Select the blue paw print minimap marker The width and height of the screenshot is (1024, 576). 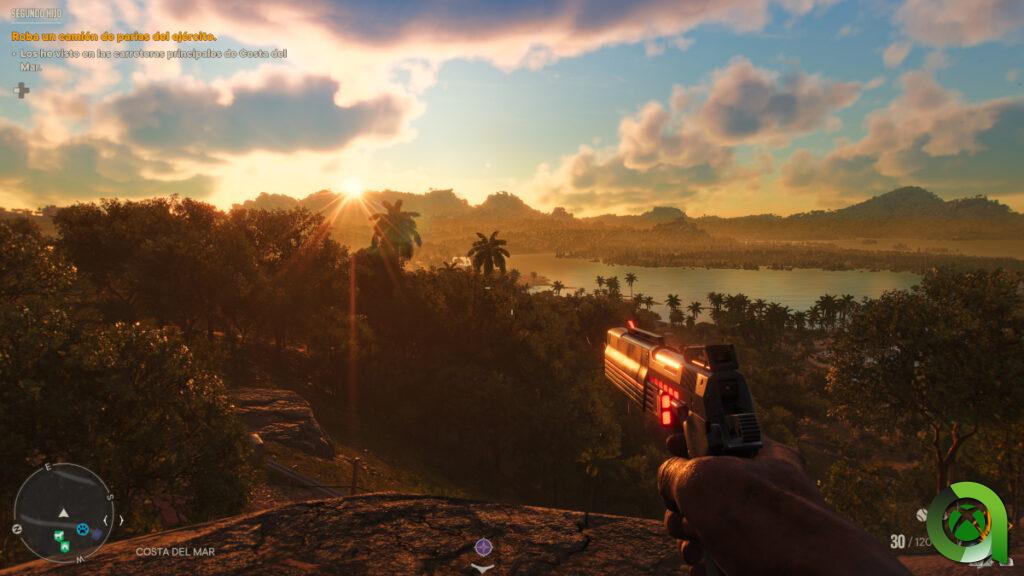tap(83, 528)
